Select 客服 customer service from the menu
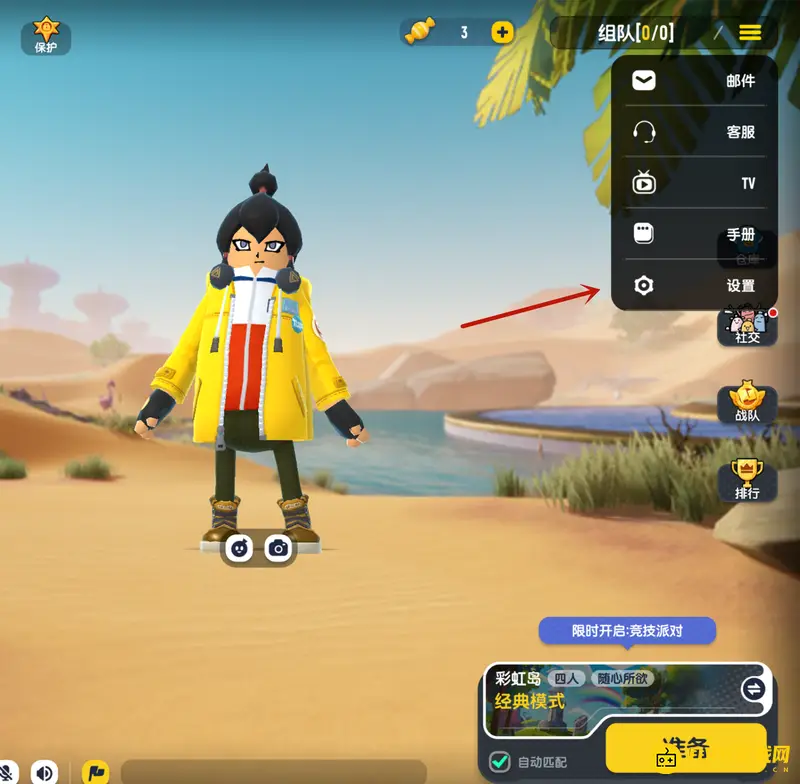Image resolution: width=800 pixels, height=784 pixels. [694, 132]
